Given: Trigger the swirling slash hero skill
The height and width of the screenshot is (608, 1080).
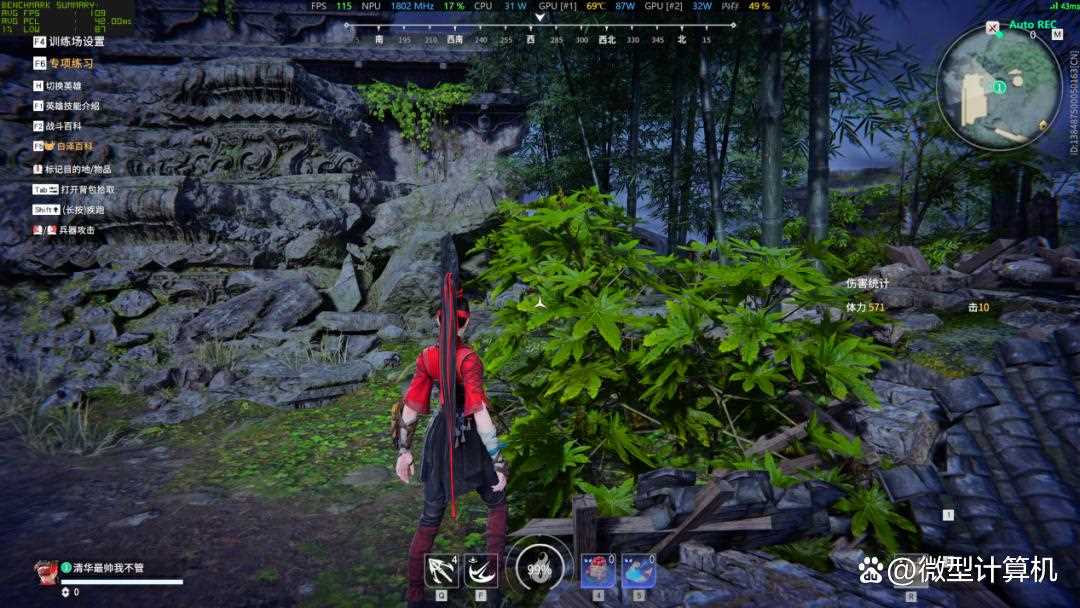Looking at the screenshot, I should (481, 570).
